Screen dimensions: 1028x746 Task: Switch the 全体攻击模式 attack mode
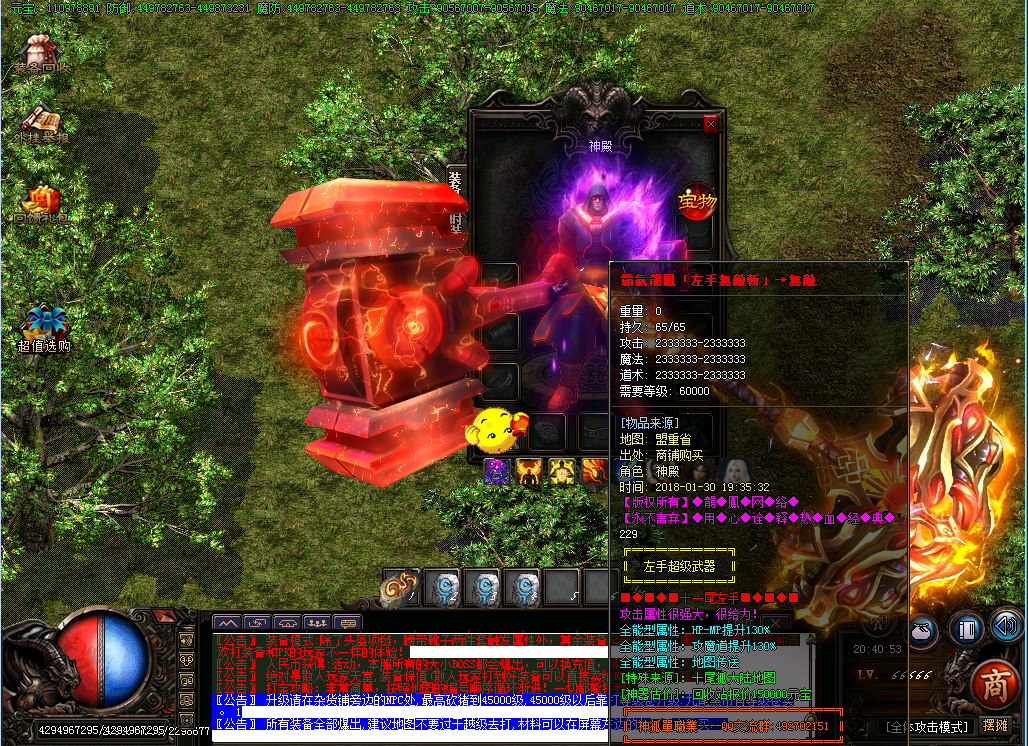tap(926, 727)
